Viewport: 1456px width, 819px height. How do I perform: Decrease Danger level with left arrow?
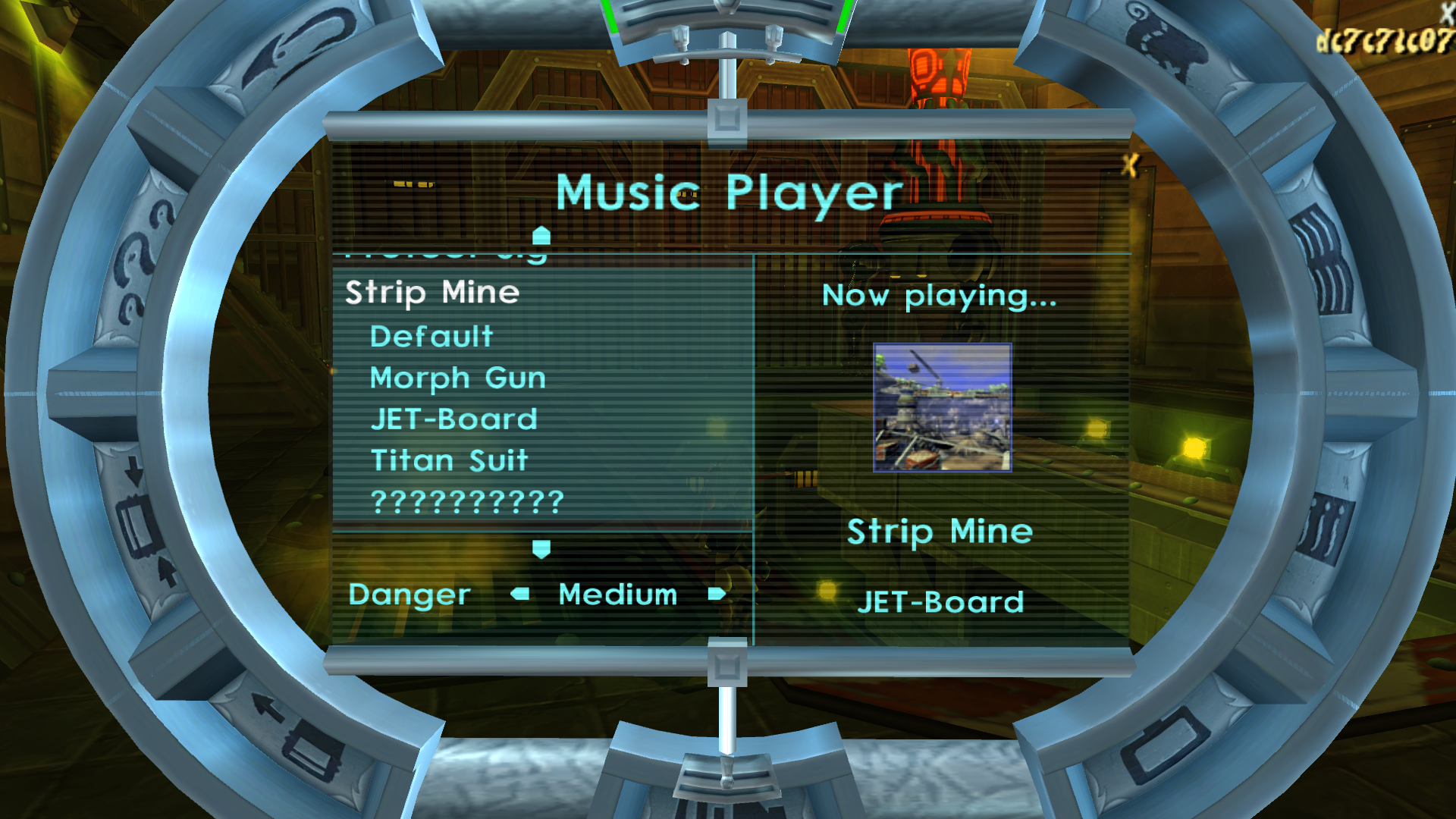click(520, 594)
